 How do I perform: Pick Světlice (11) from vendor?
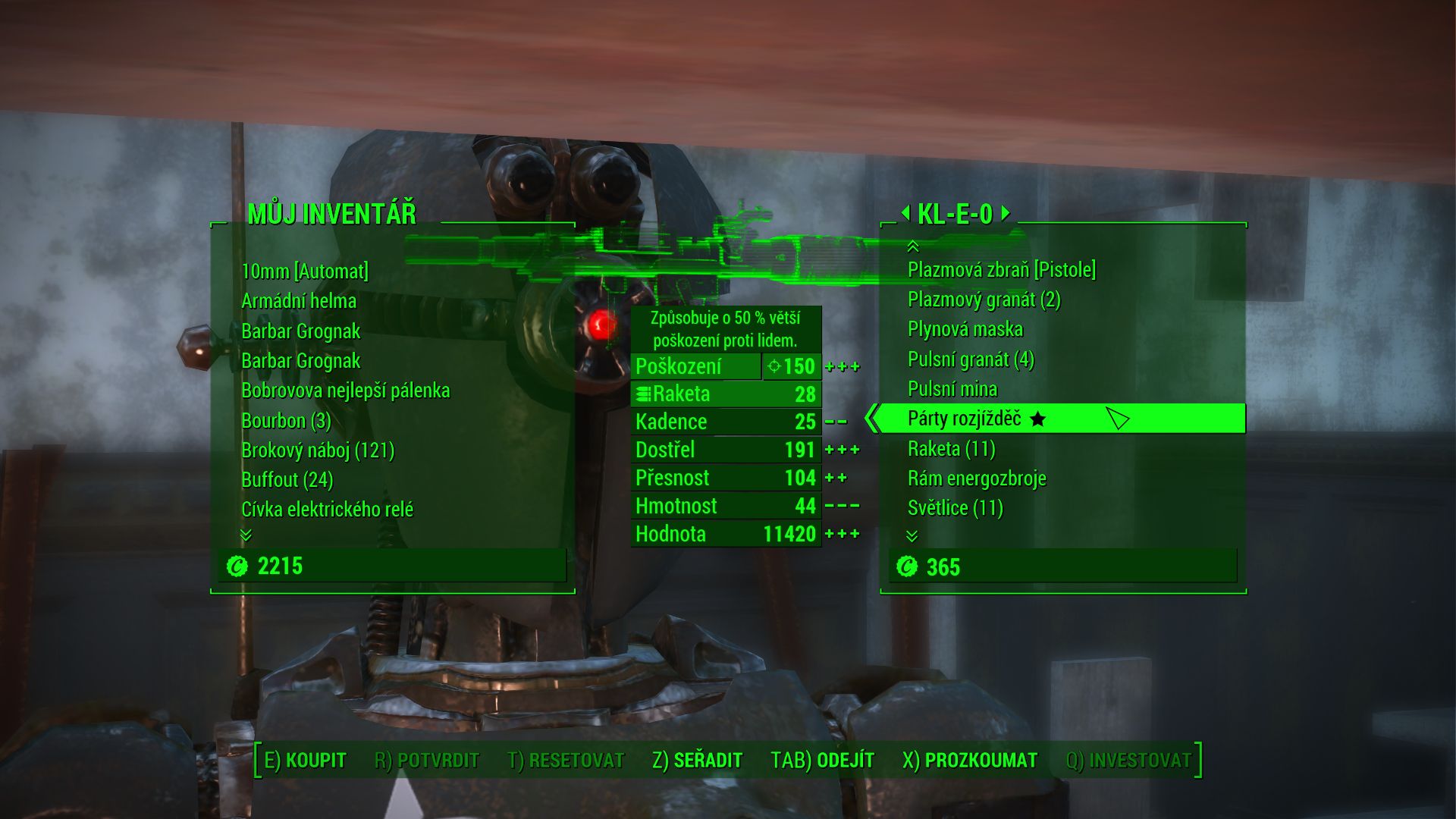point(955,508)
